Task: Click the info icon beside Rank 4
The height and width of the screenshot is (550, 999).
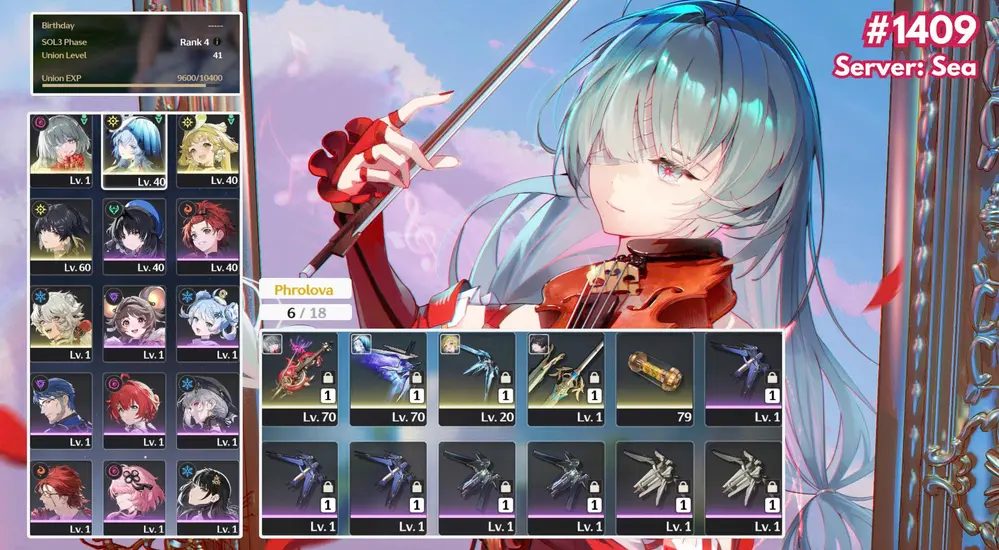Action: click(217, 42)
